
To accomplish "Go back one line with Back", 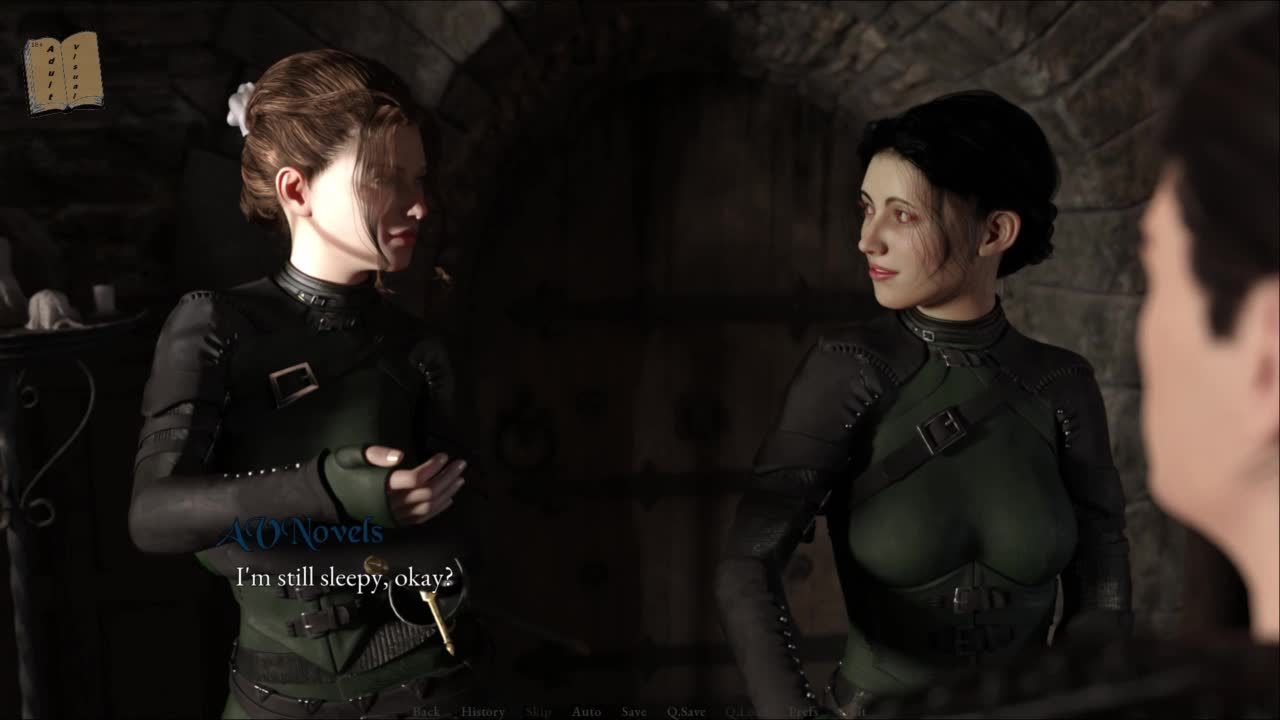I will (426, 712).
